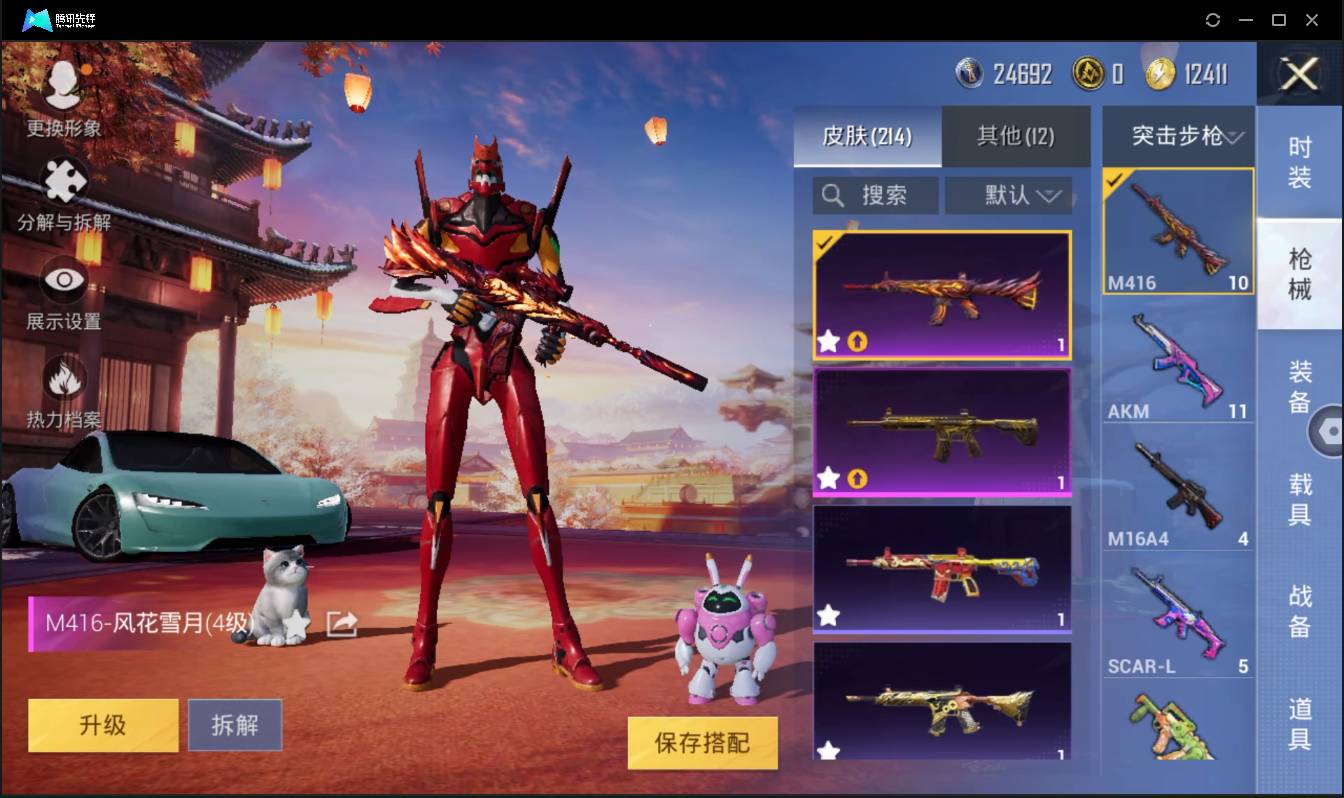The height and width of the screenshot is (798, 1344).
Task: Toggle the star on the second skin thumbnail
Action: [828, 478]
